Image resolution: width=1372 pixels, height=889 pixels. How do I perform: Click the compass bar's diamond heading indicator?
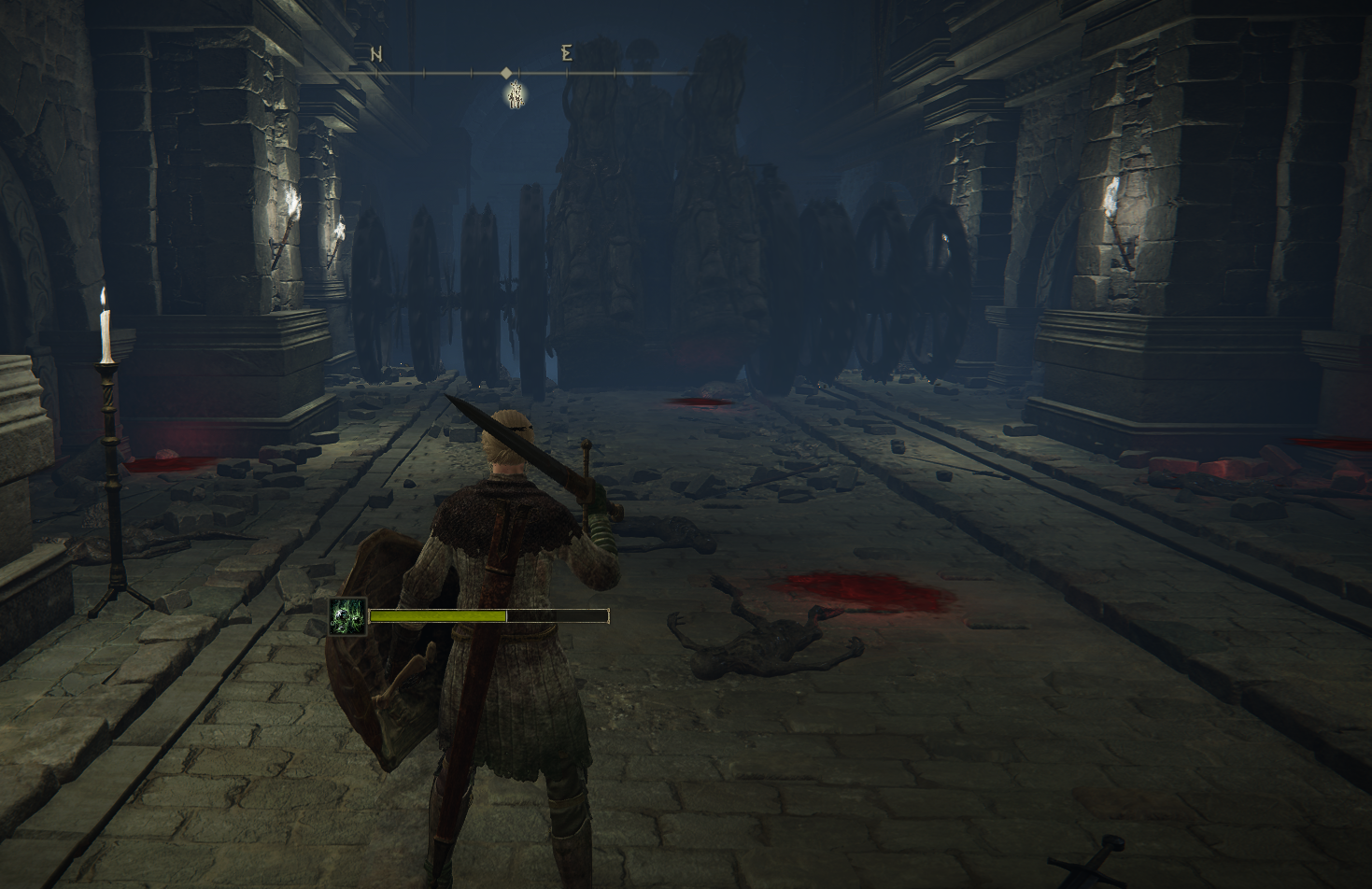click(506, 73)
